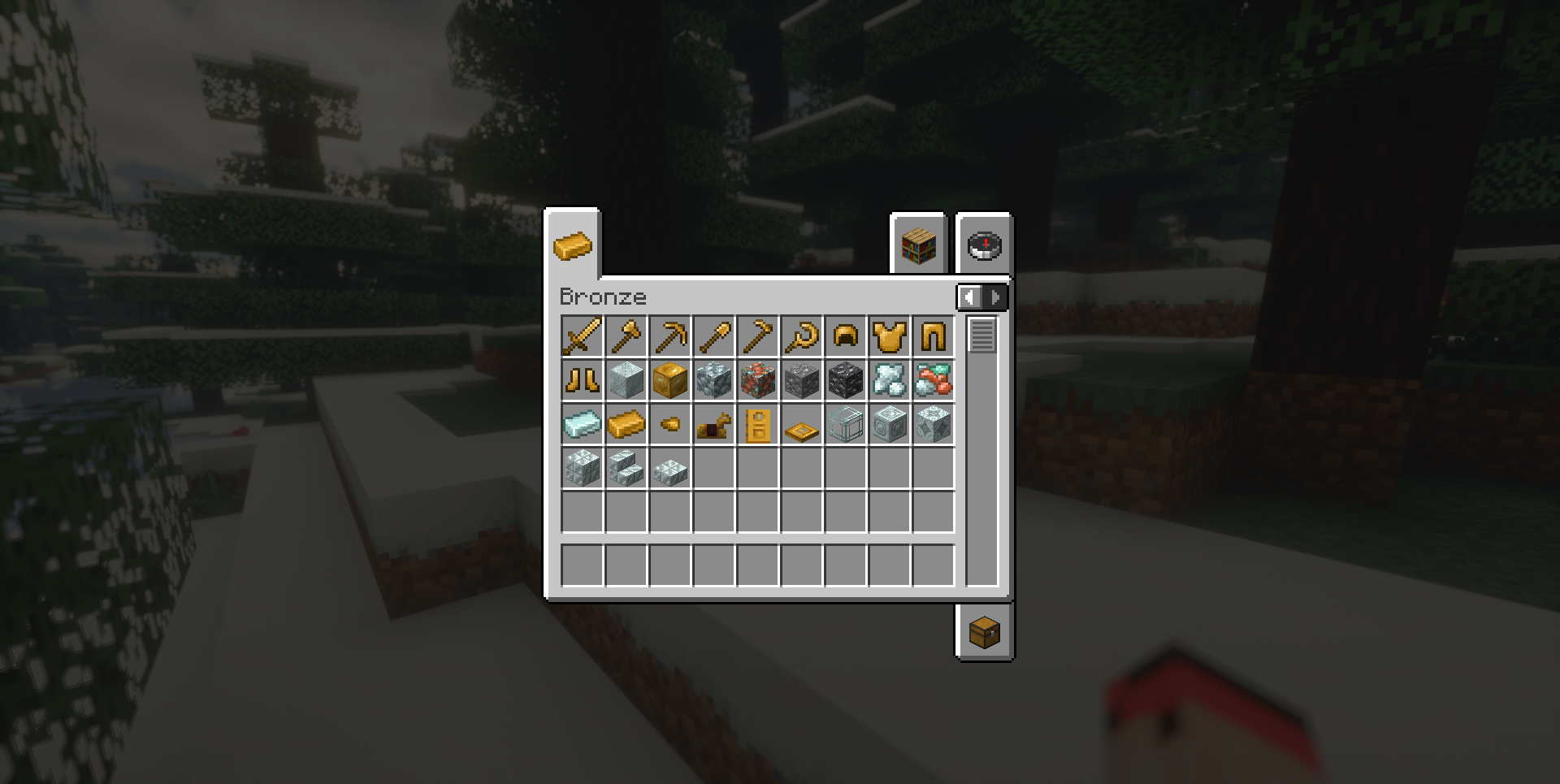Grab the bronze nugget
The height and width of the screenshot is (784, 1560).
tap(669, 424)
